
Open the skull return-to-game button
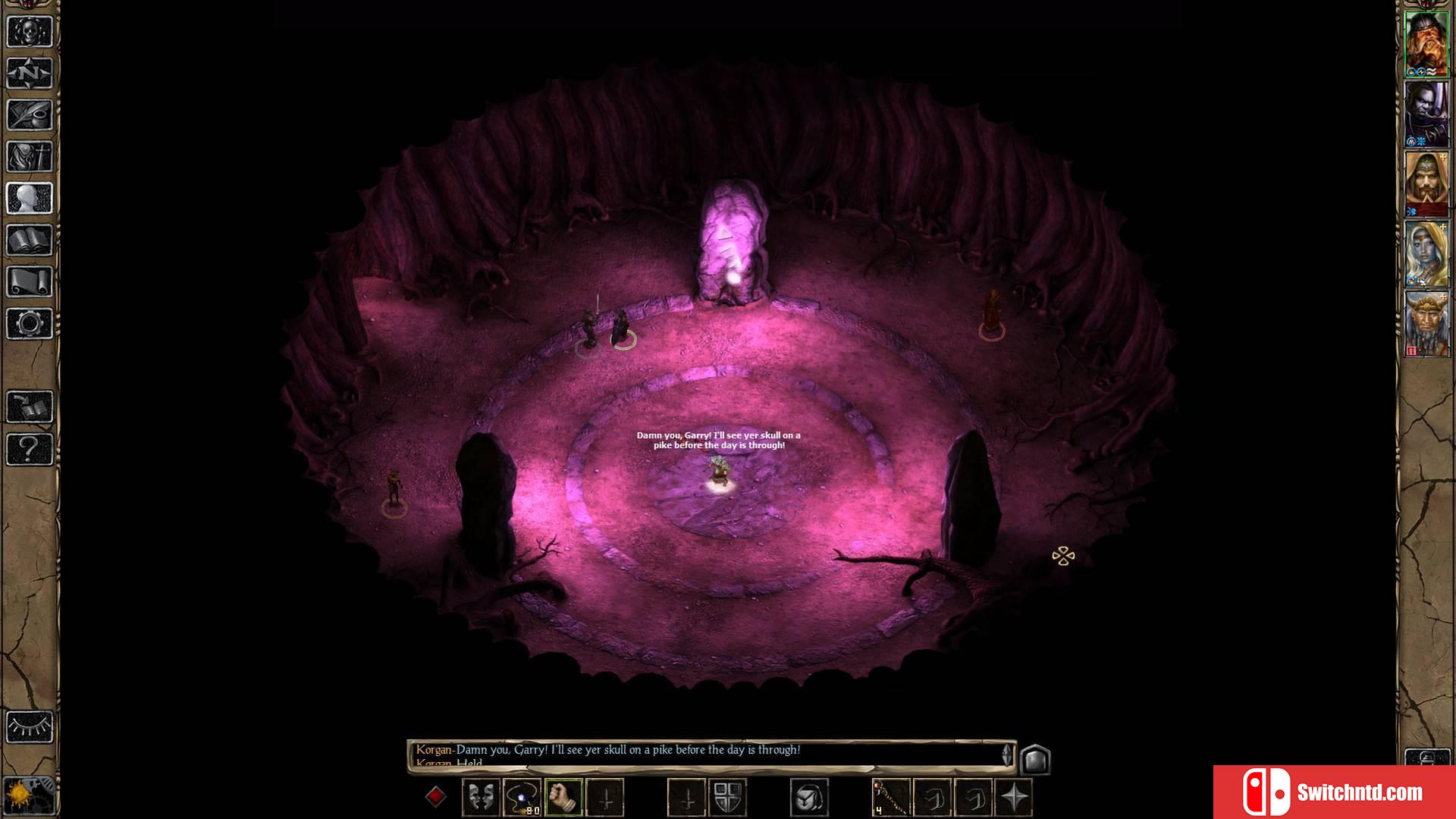(x=30, y=32)
